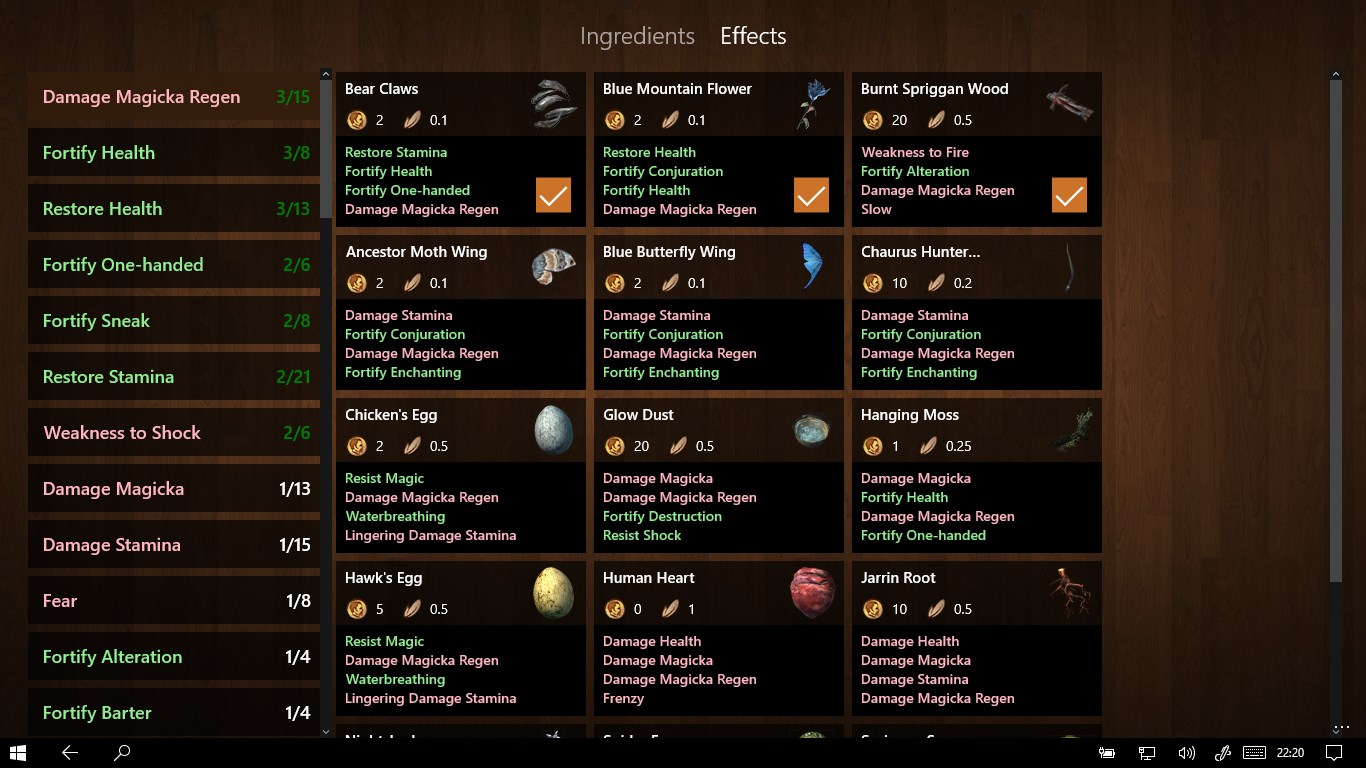
Task: Click the back arrow in the taskbar
Action: [70, 751]
